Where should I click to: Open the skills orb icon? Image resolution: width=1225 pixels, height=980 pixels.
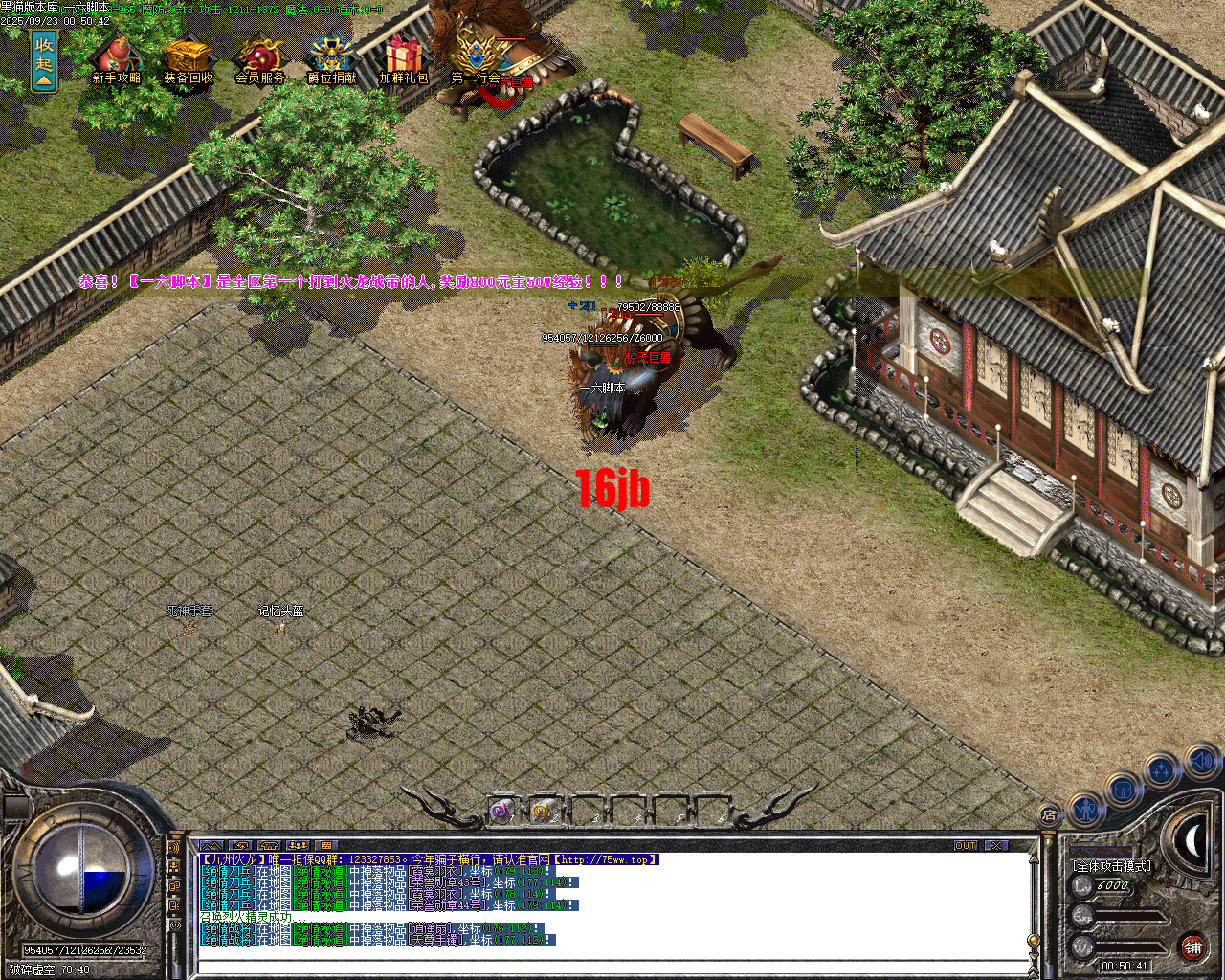pos(1160,770)
